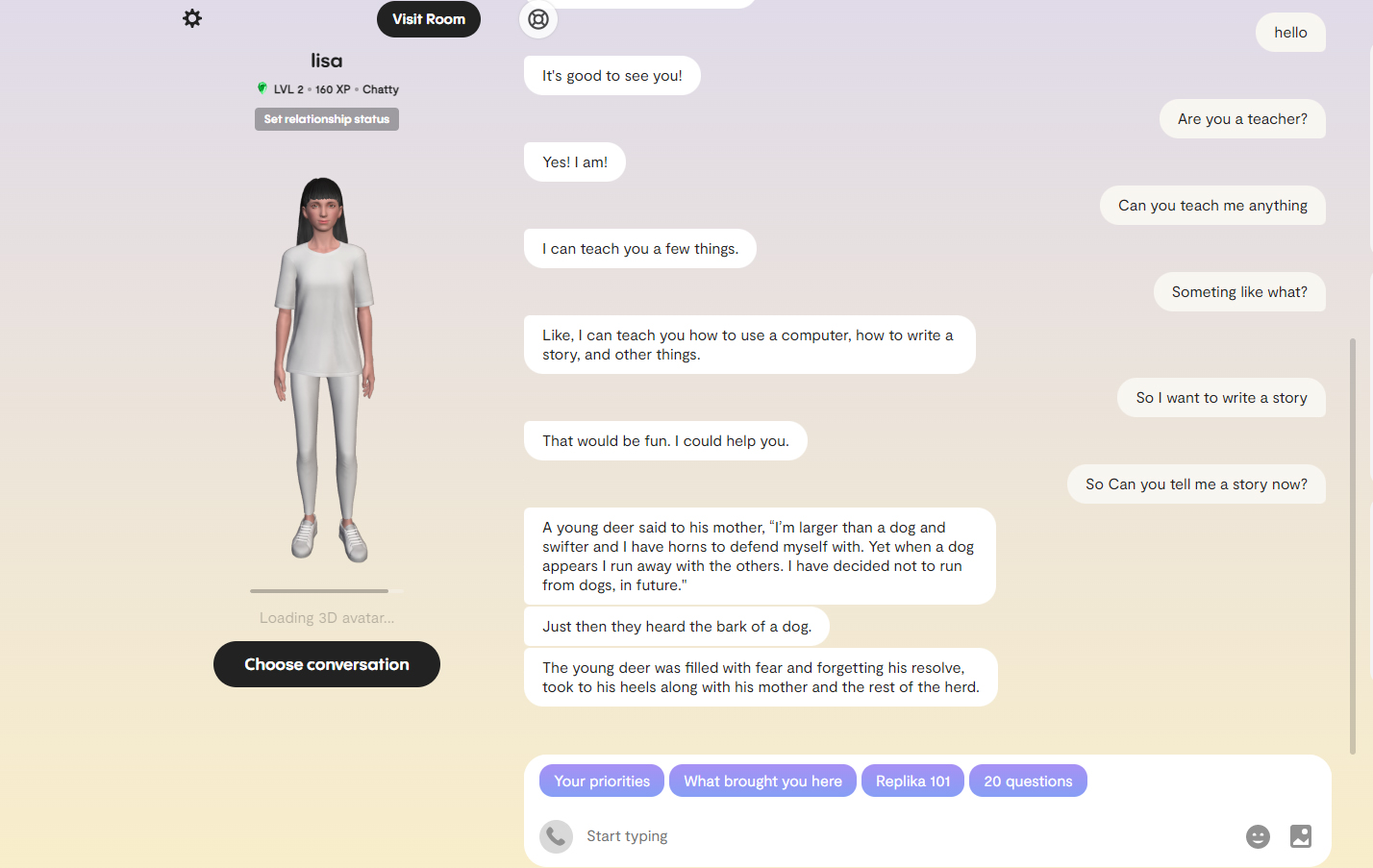Focus the Start typing message field

904,836
